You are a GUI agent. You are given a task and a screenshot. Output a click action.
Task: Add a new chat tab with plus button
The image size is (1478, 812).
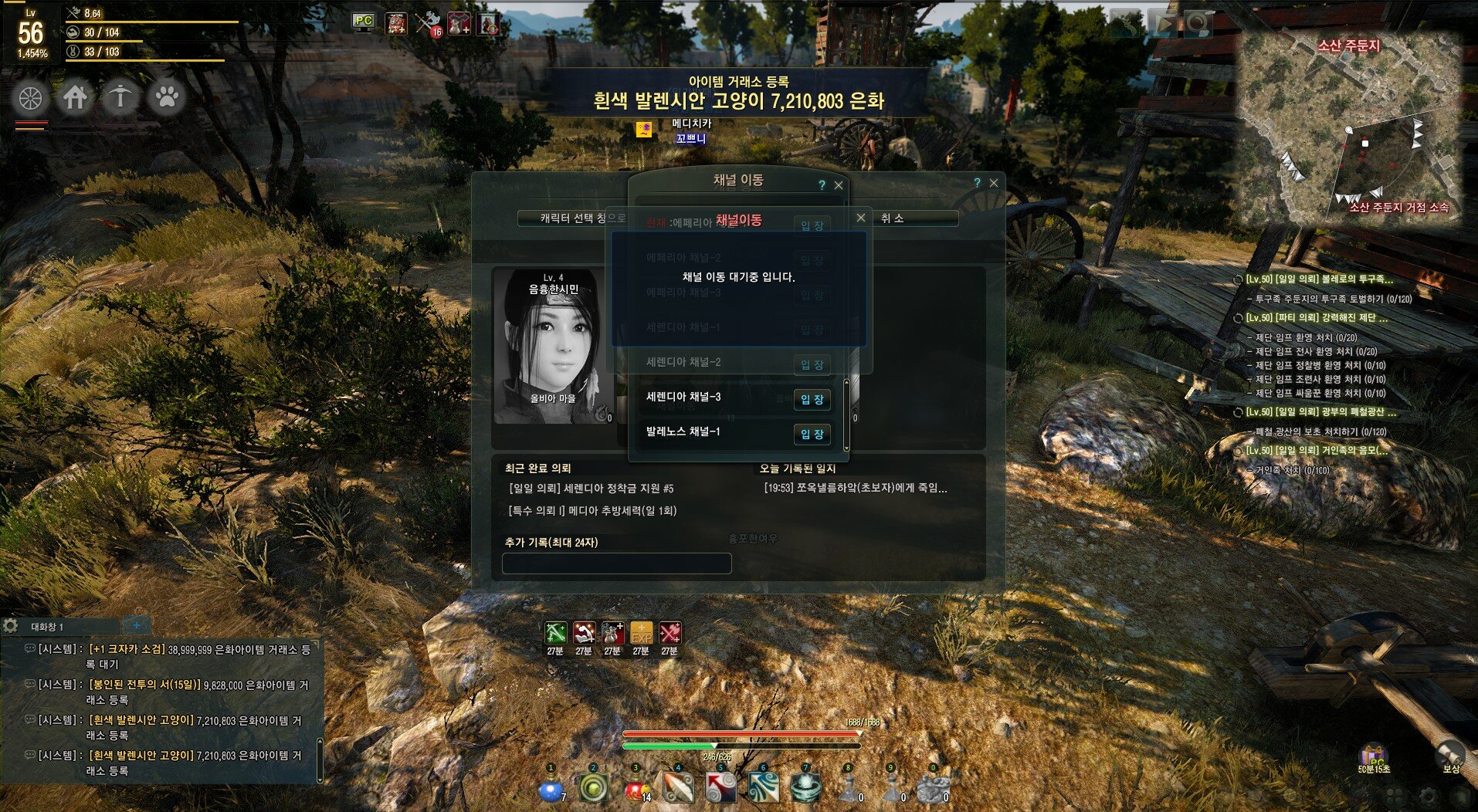pos(137,625)
